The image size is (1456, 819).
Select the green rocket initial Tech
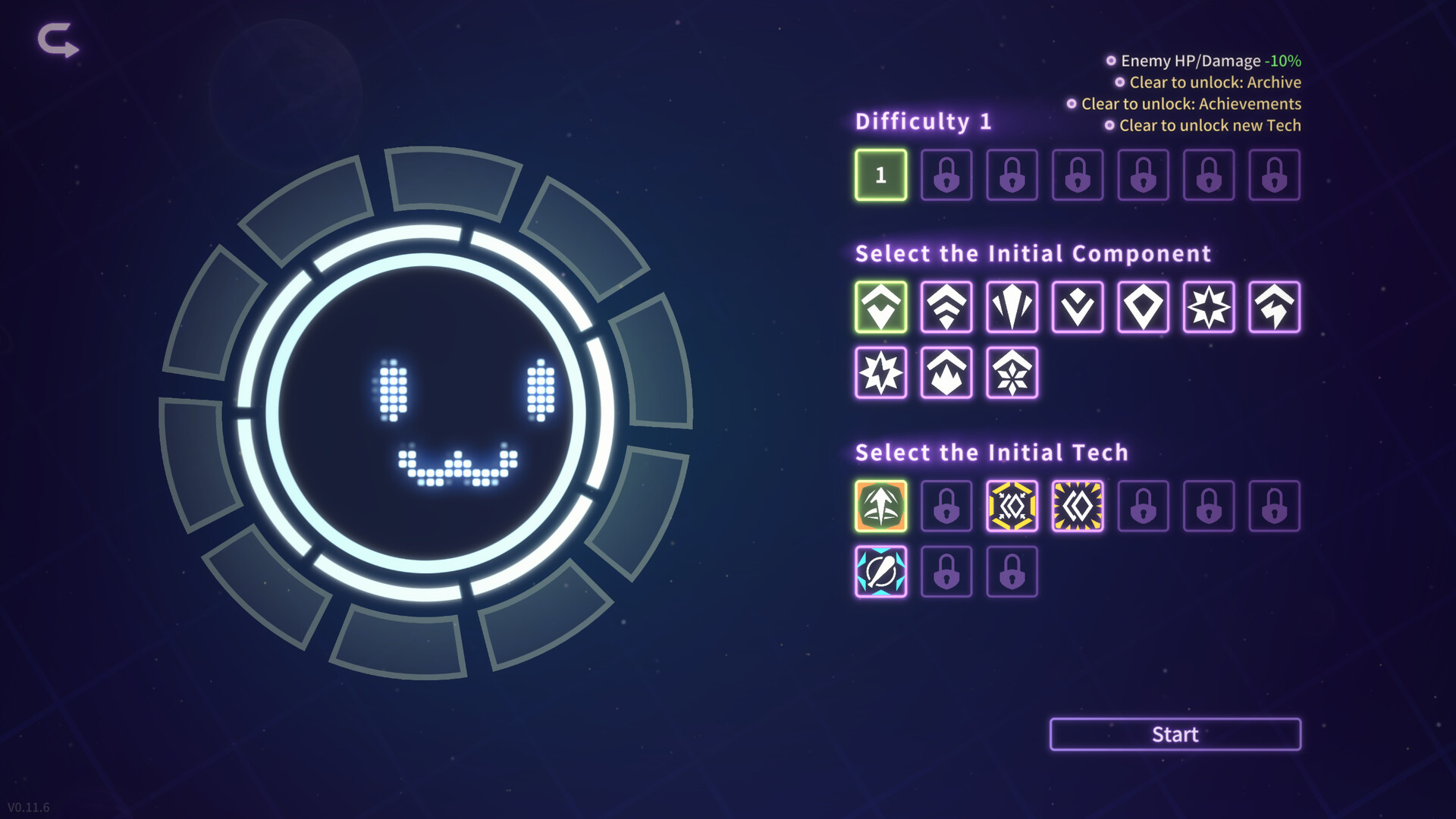point(880,507)
